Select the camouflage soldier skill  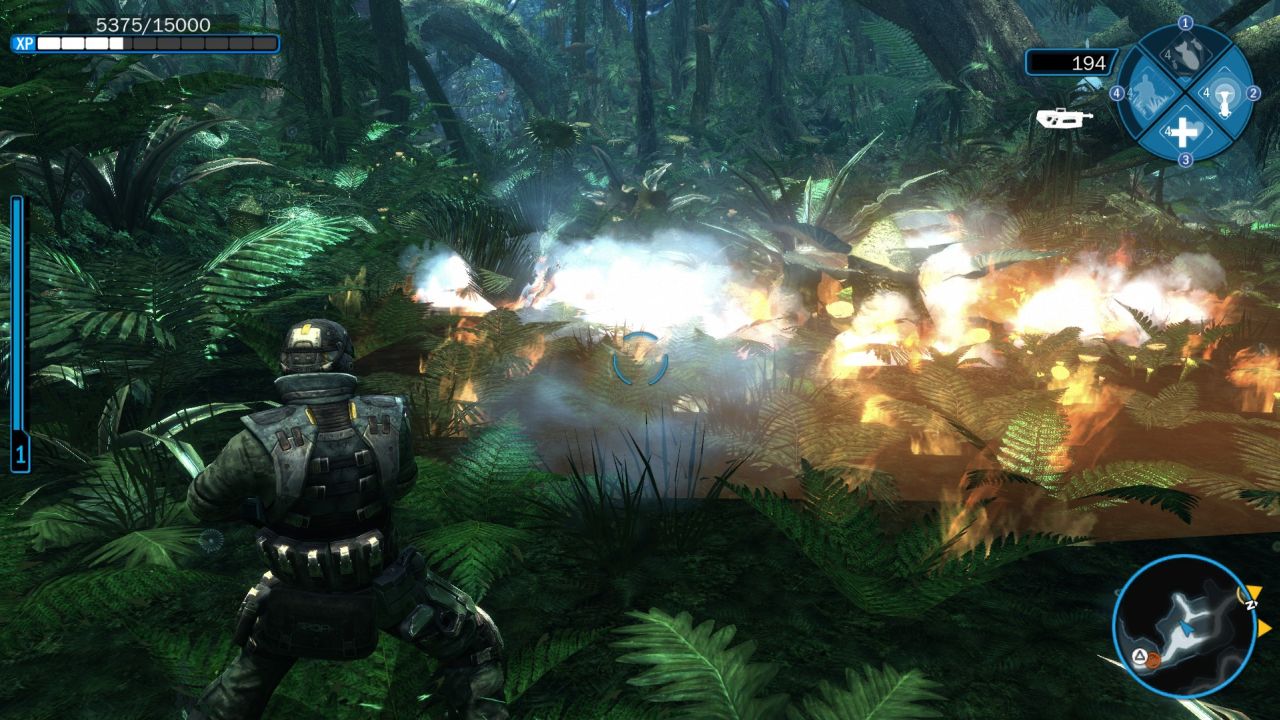coord(1150,94)
